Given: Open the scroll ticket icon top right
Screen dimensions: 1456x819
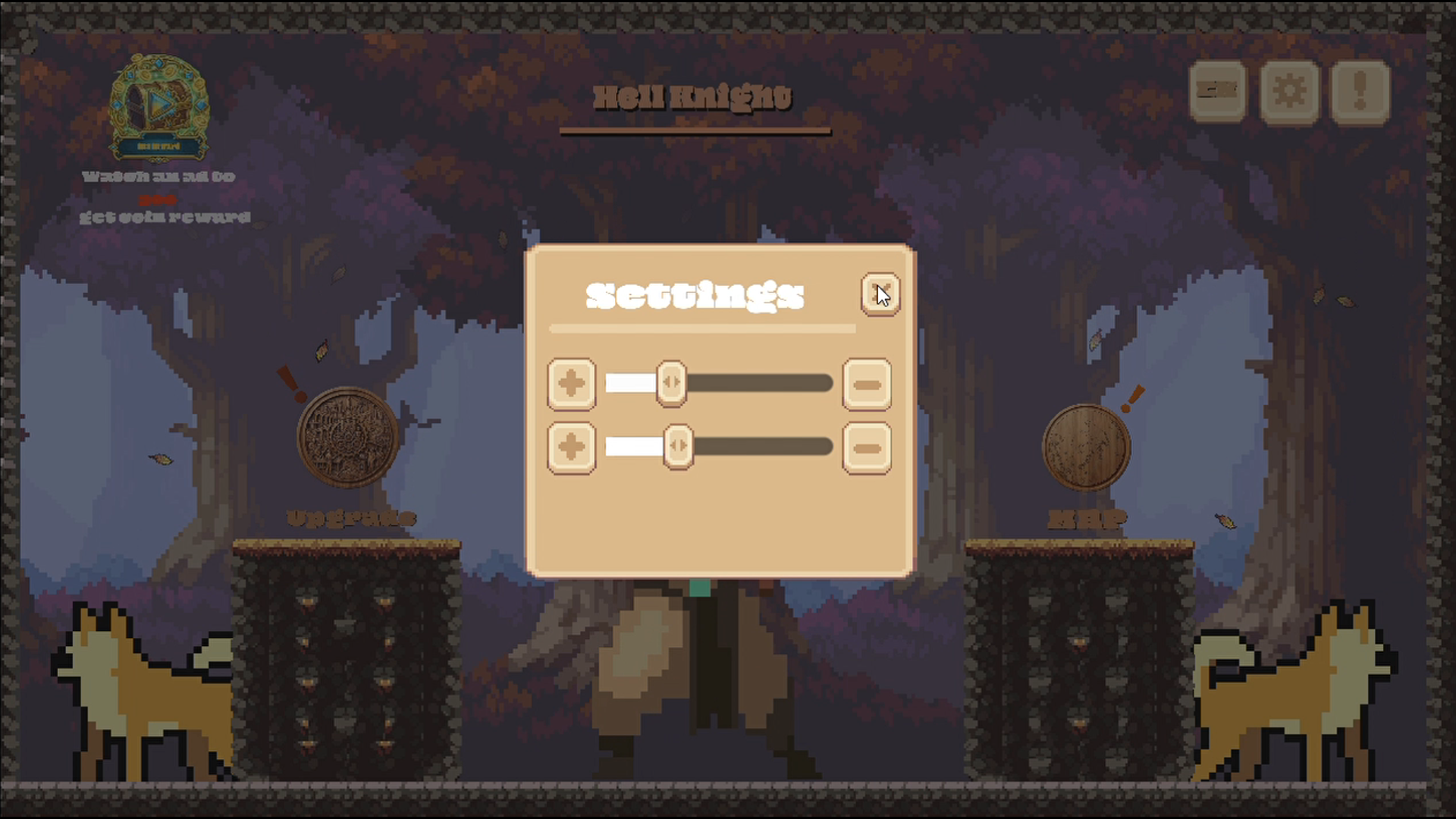Looking at the screenshot, I should pyautogui.click(x=1218, y=93).
